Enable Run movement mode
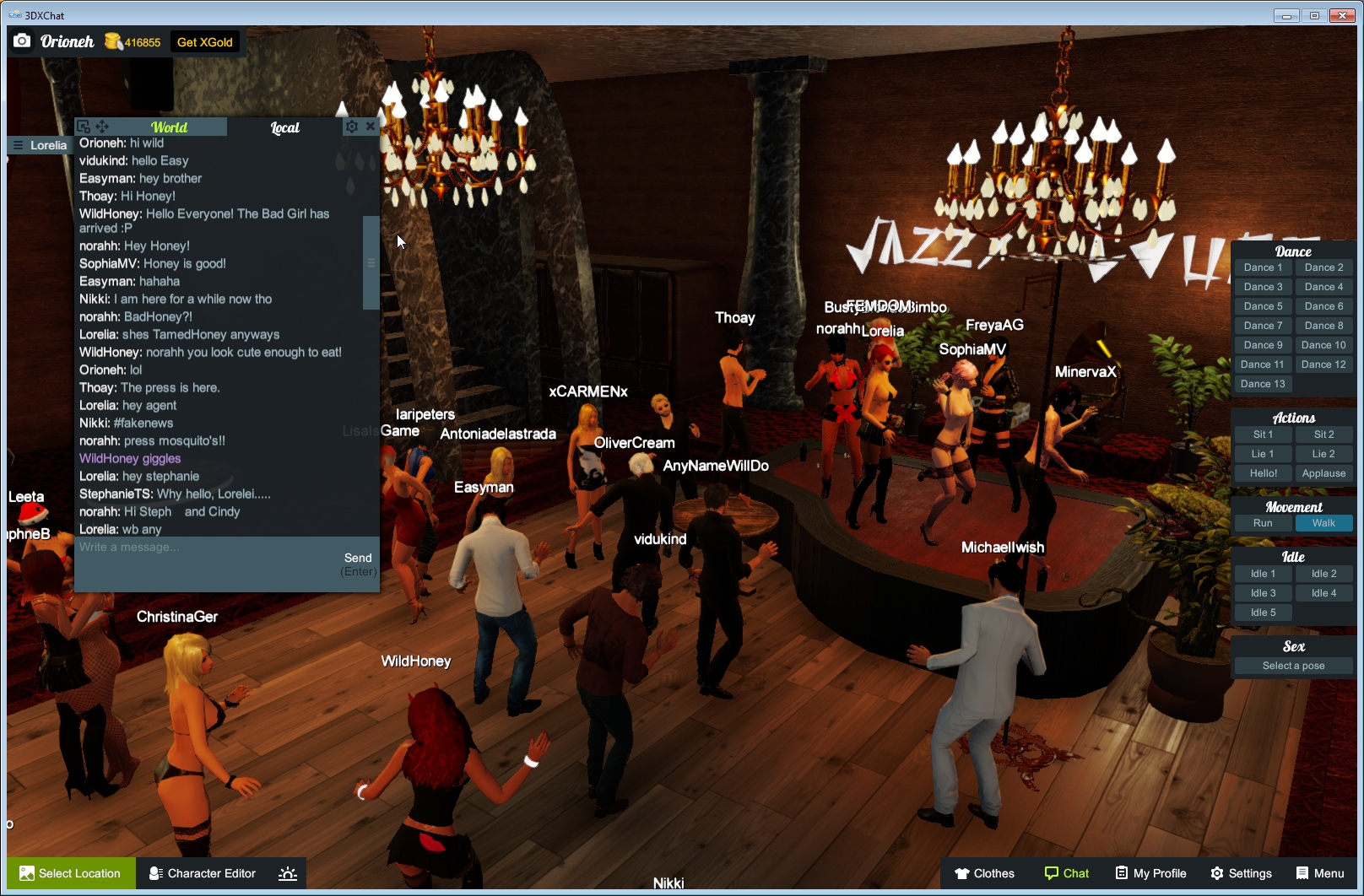This screenshot has width=1364, height=896. [x=1262, y=522]
